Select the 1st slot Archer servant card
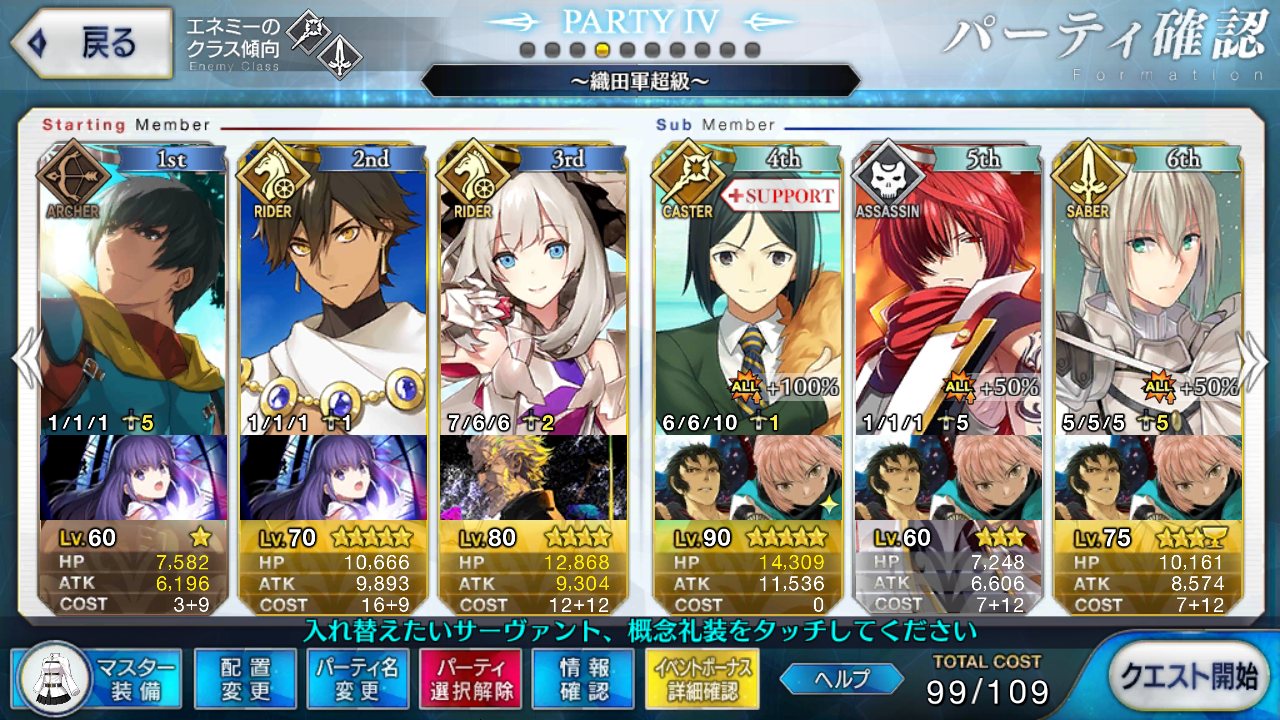Screen dimensions: 1280x720 point(133,290)
